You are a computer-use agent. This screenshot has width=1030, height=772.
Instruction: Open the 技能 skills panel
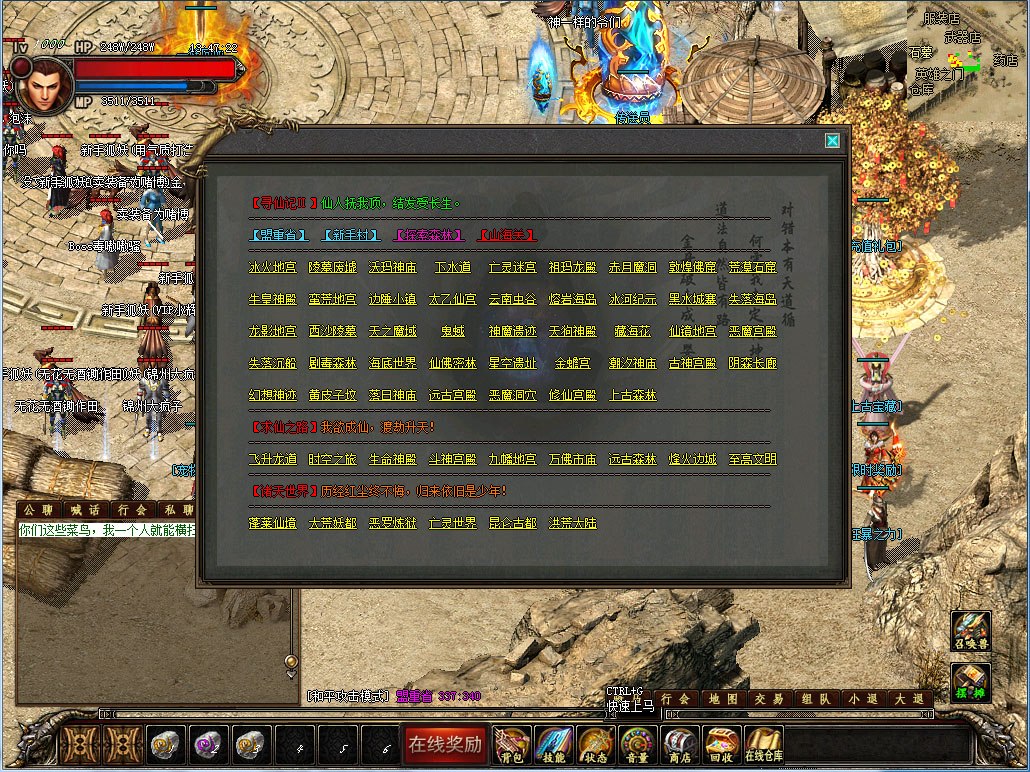553,744
